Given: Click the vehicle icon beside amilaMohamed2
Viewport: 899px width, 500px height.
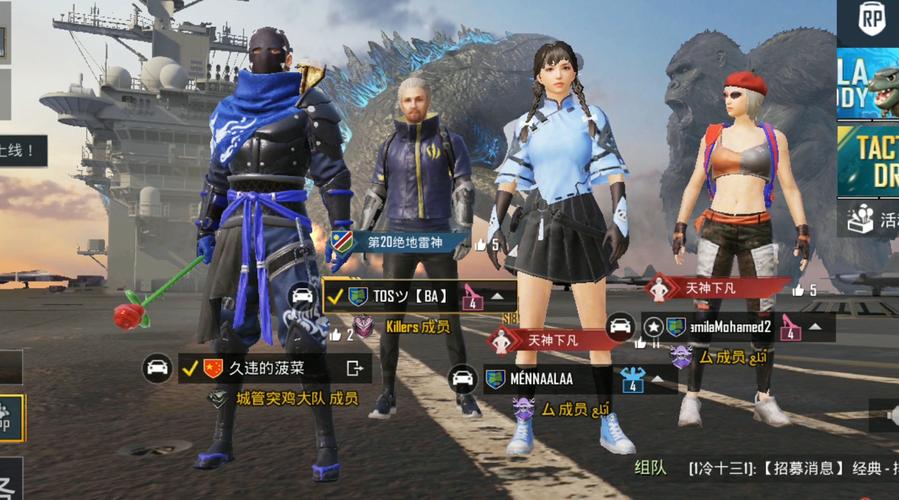Looking at the screenshot, I should click(620, 327).
